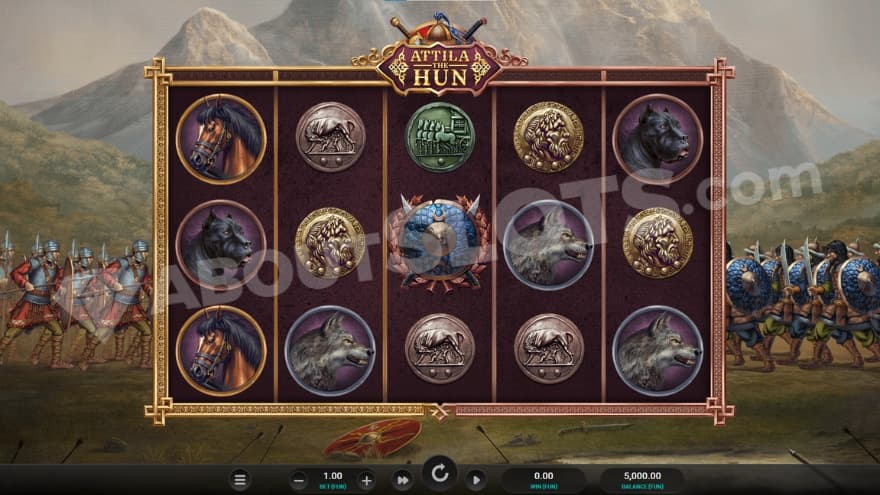
Task: Spin the reels with the circular arrow
Action: coord(439,473)
